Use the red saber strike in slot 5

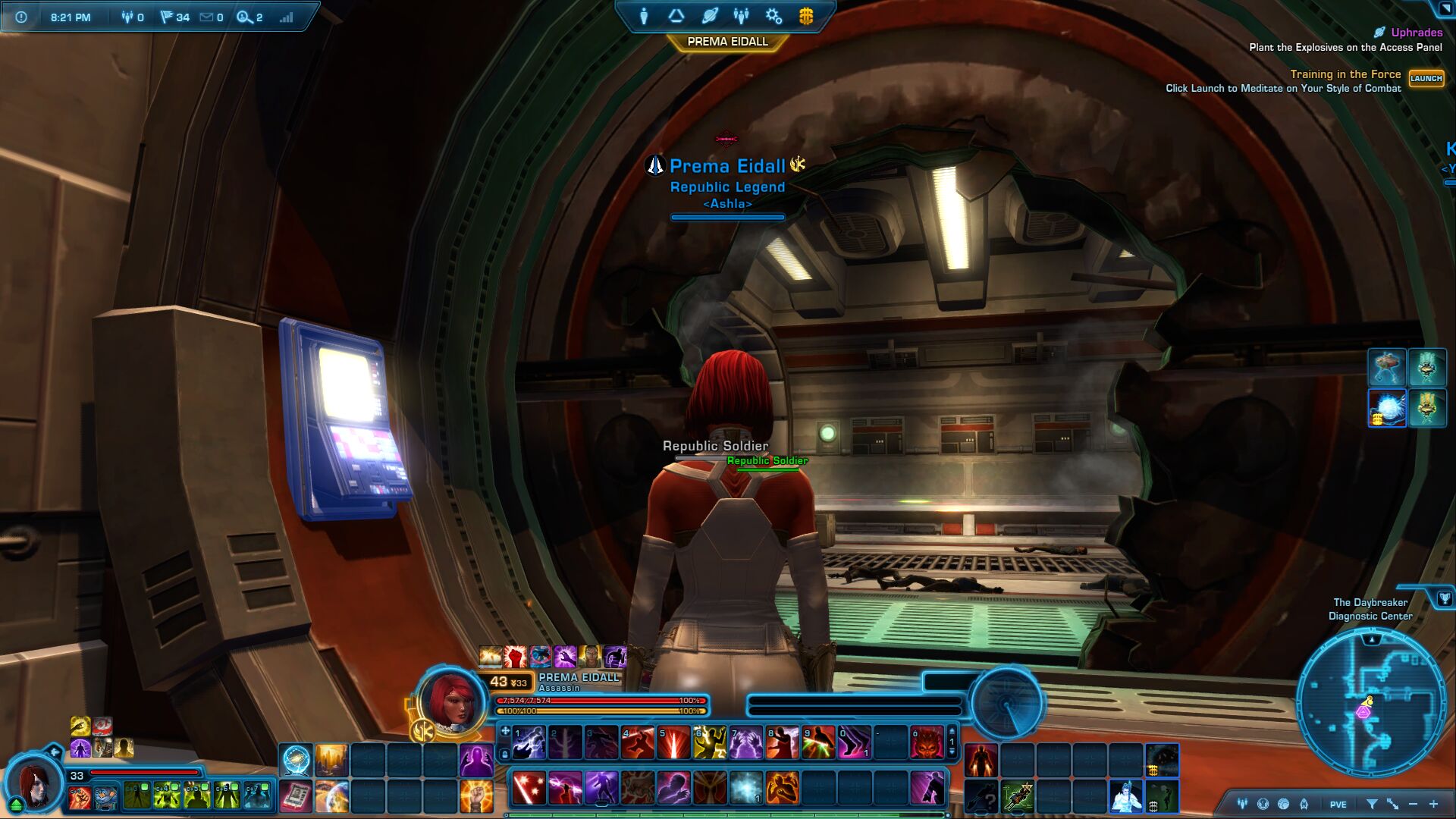click(673, 742)
